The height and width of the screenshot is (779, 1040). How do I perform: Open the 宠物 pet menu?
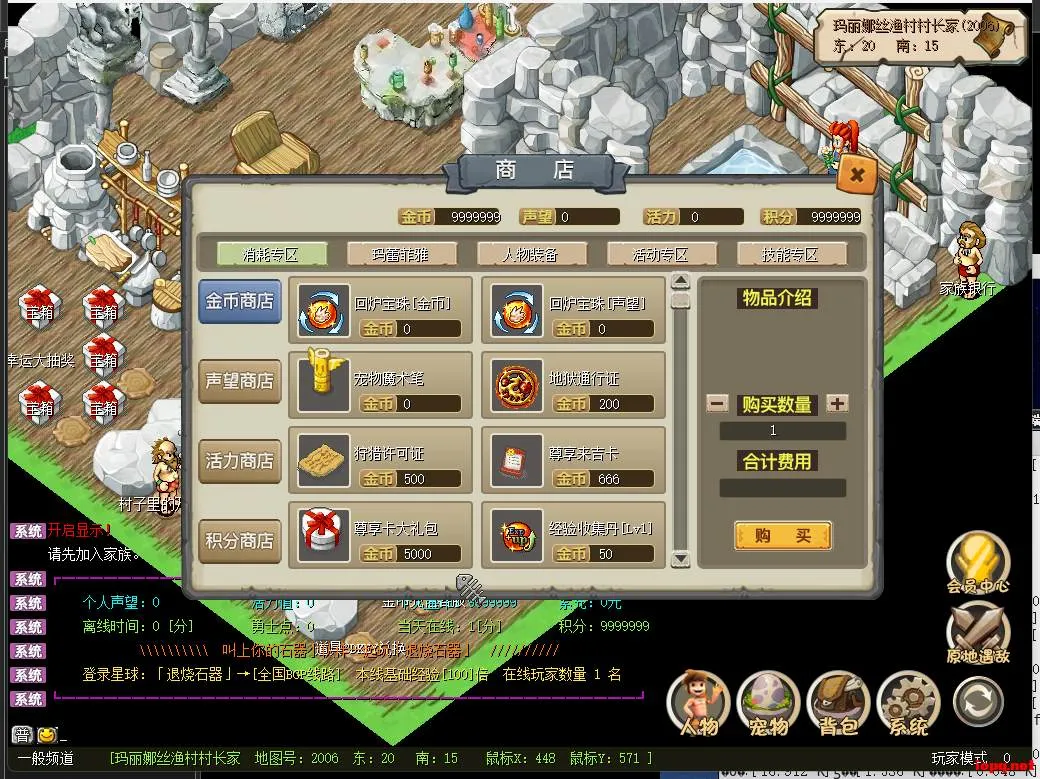768,703
